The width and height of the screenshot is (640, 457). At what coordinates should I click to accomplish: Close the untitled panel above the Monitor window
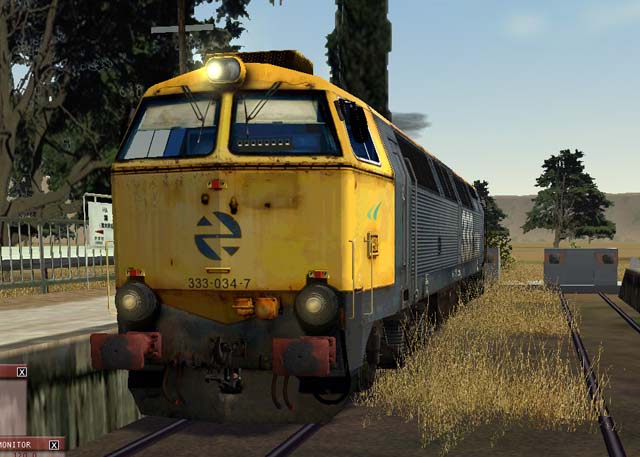point(21,371)
